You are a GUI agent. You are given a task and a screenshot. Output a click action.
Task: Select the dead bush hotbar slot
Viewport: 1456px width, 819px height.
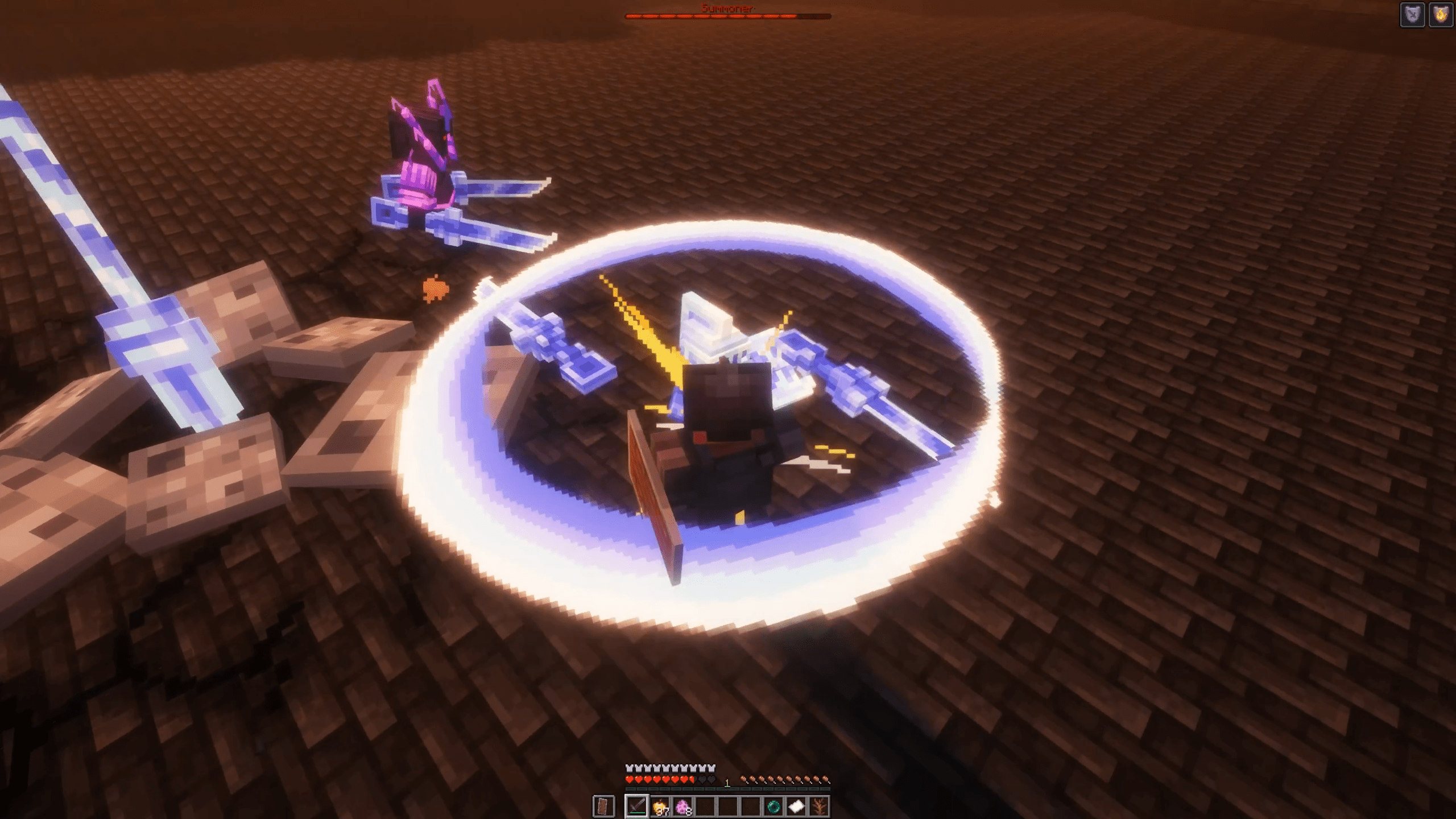click(x=819, y=806)
